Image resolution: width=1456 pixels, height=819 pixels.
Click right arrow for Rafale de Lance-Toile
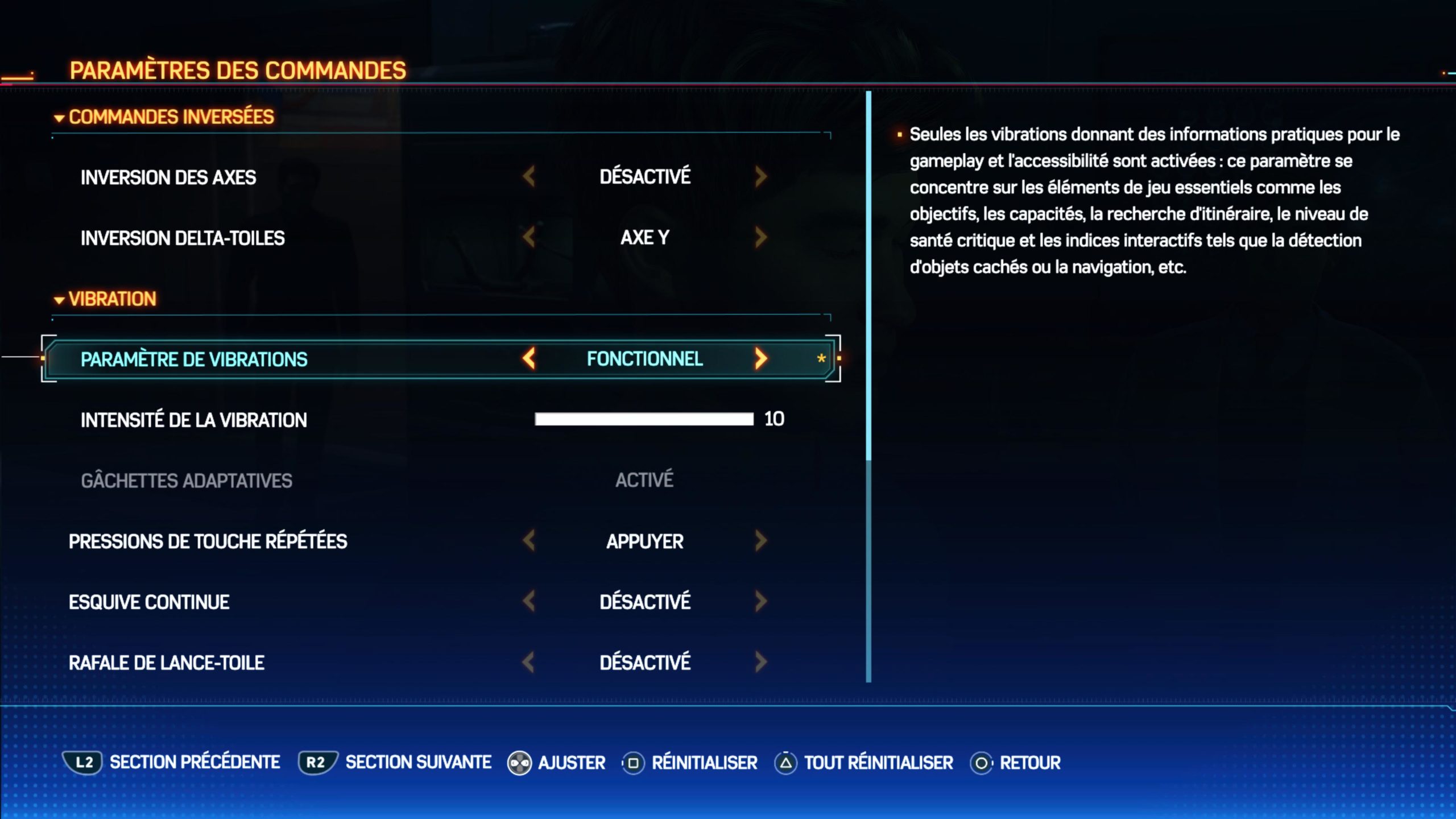click(761, 662)
